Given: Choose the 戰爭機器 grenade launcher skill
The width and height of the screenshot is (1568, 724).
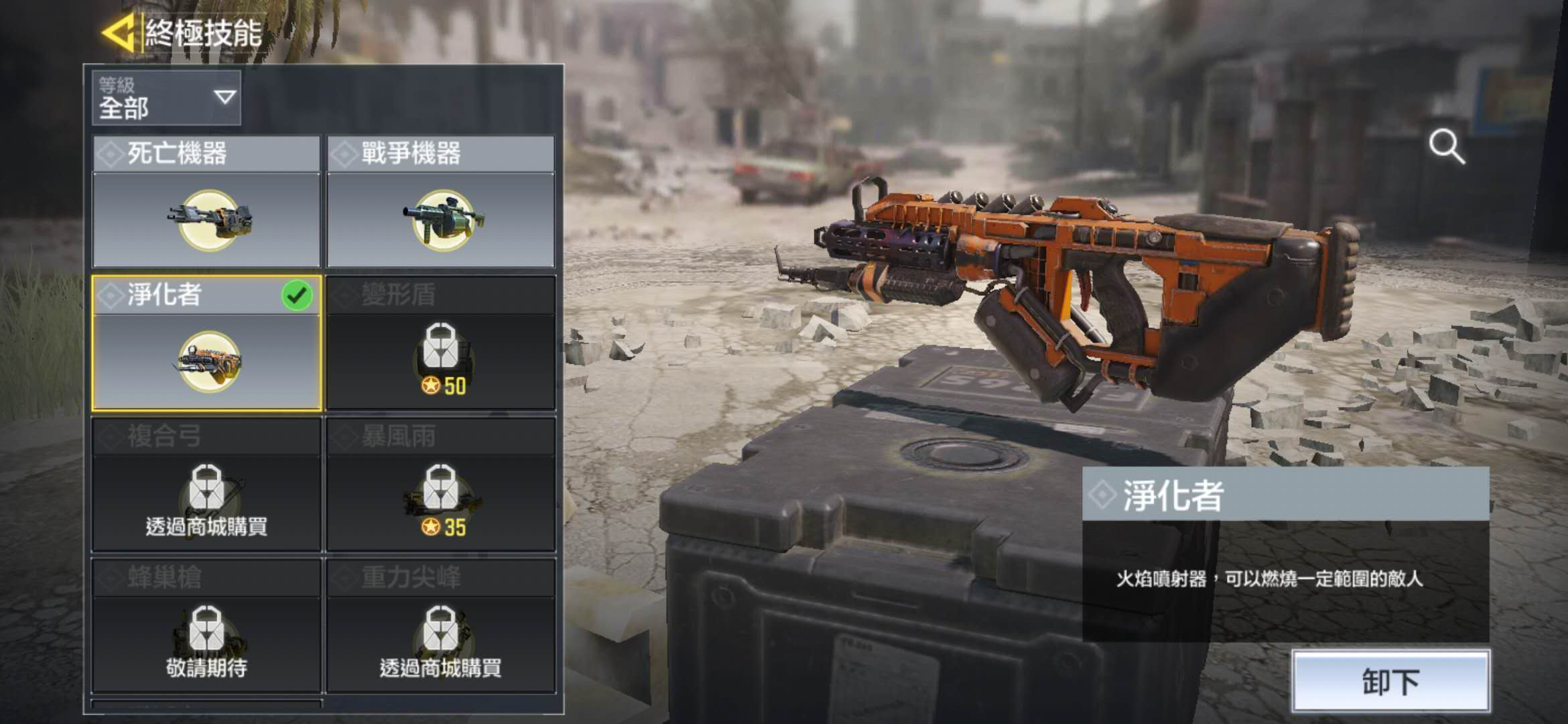Looking at the screenshot, I should [x=441, y=202].
